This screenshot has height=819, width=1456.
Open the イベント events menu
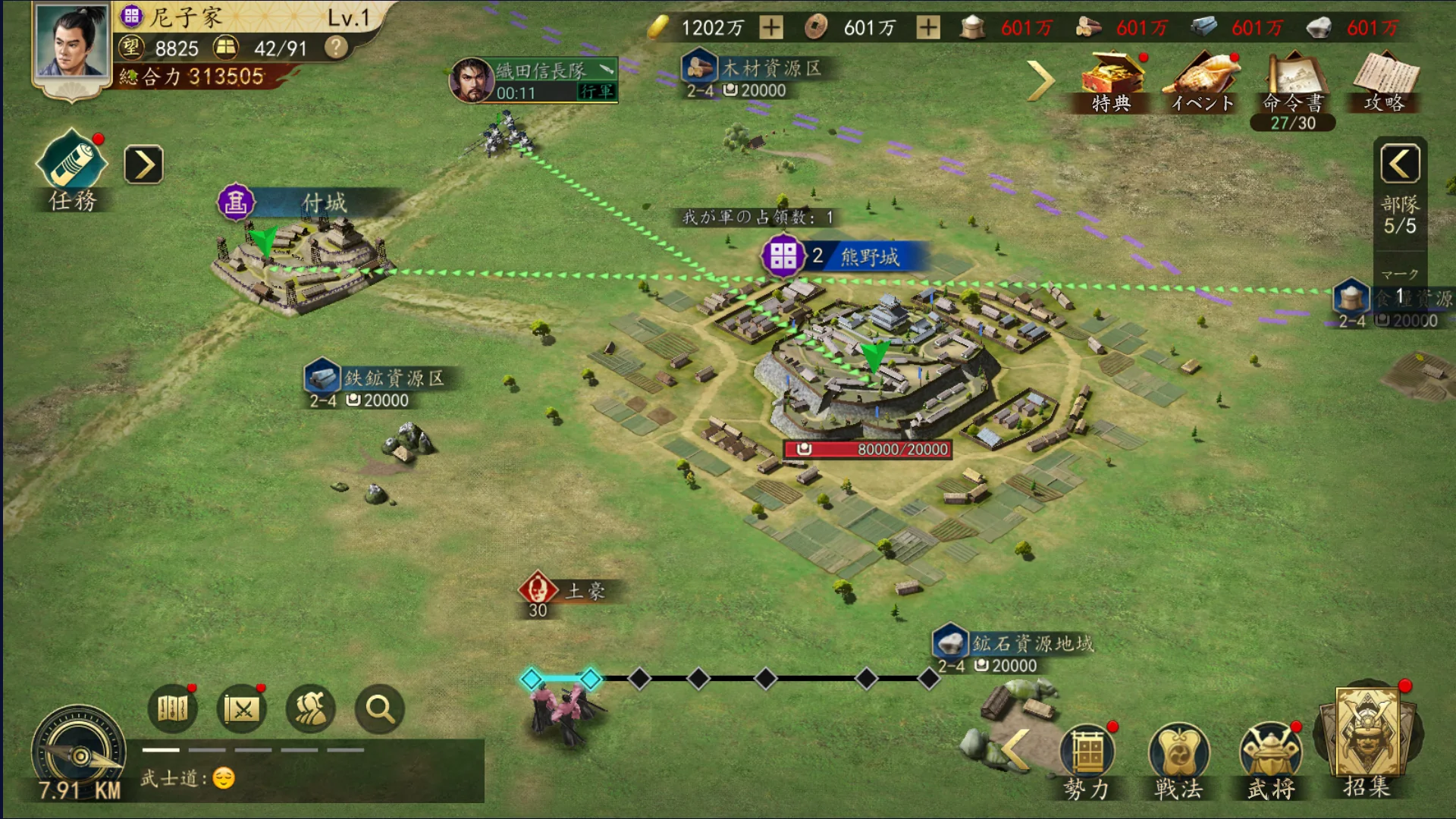(x=1203, y=80)
